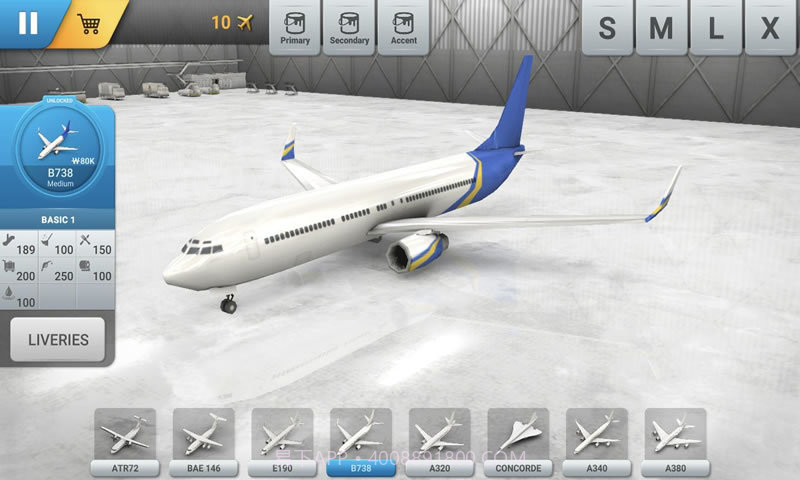Select the ATR72 aircraft thumbnail

[x=125, y=437]
